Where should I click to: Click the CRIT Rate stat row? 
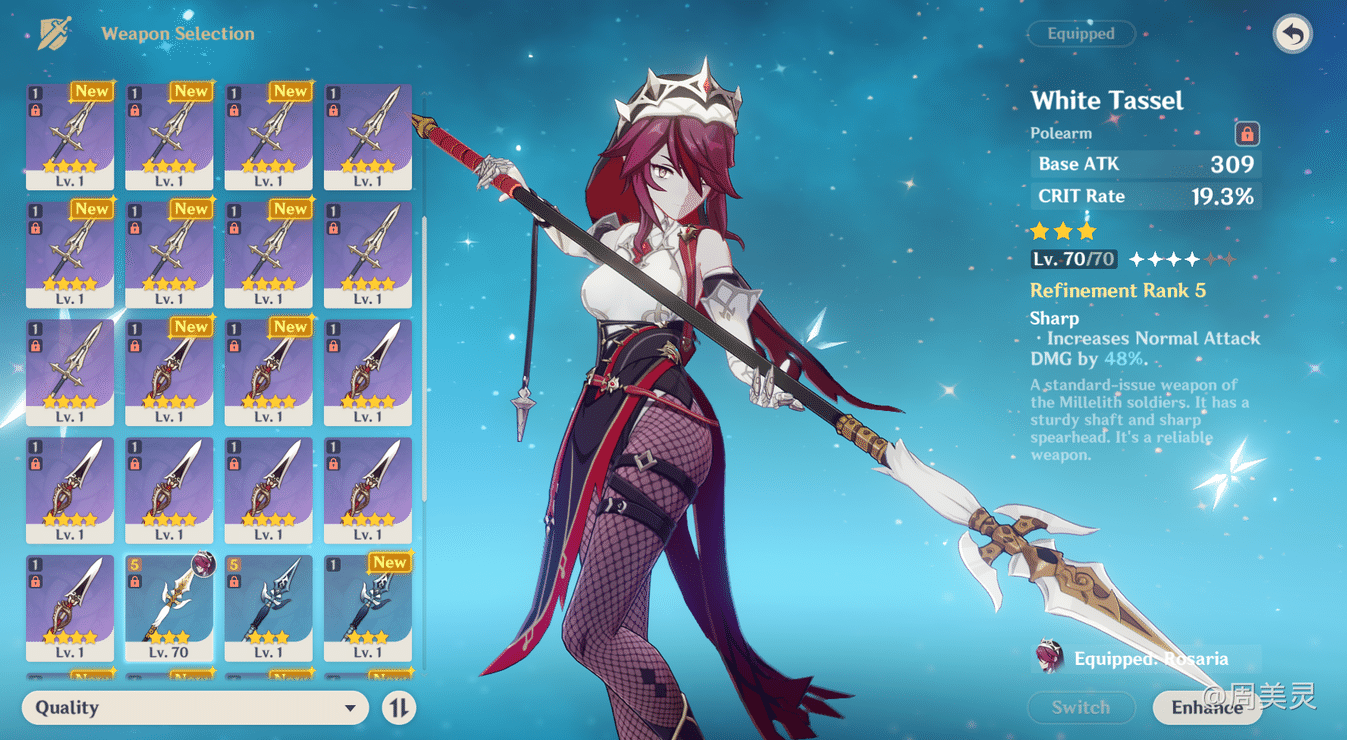[x=1145, y=196]
